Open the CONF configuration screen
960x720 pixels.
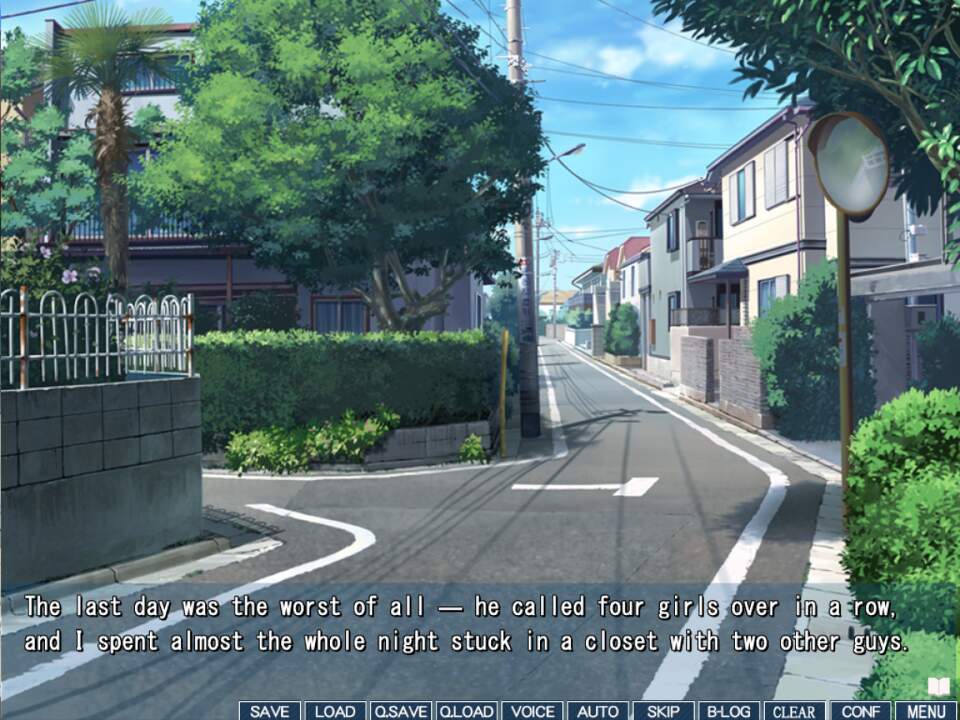(860, 711)
